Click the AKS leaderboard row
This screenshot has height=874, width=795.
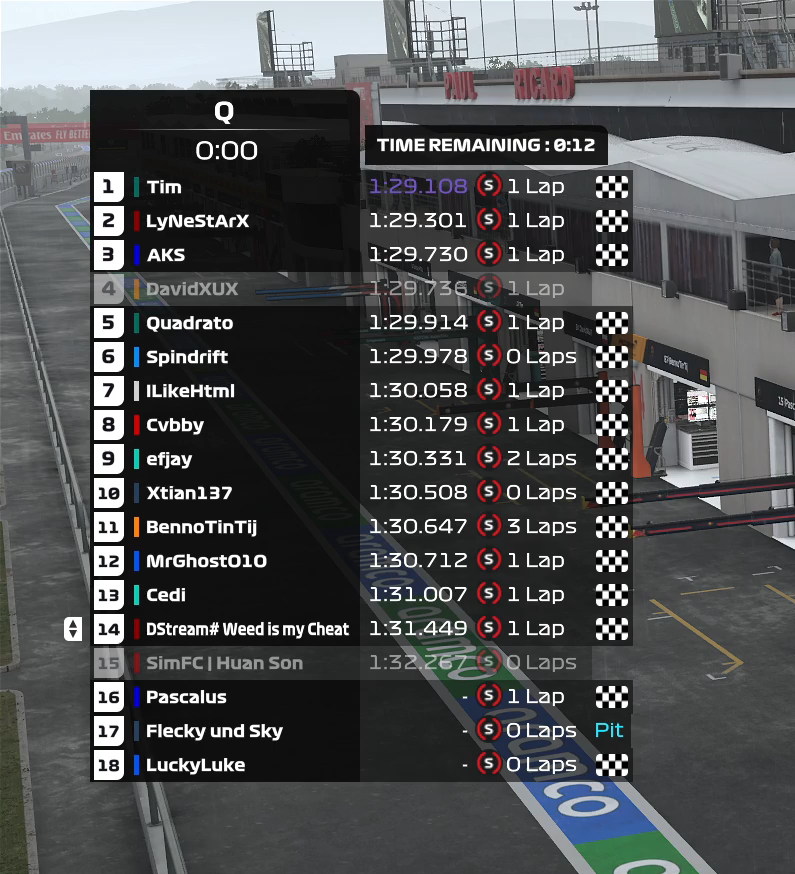(x=166, y=255)
